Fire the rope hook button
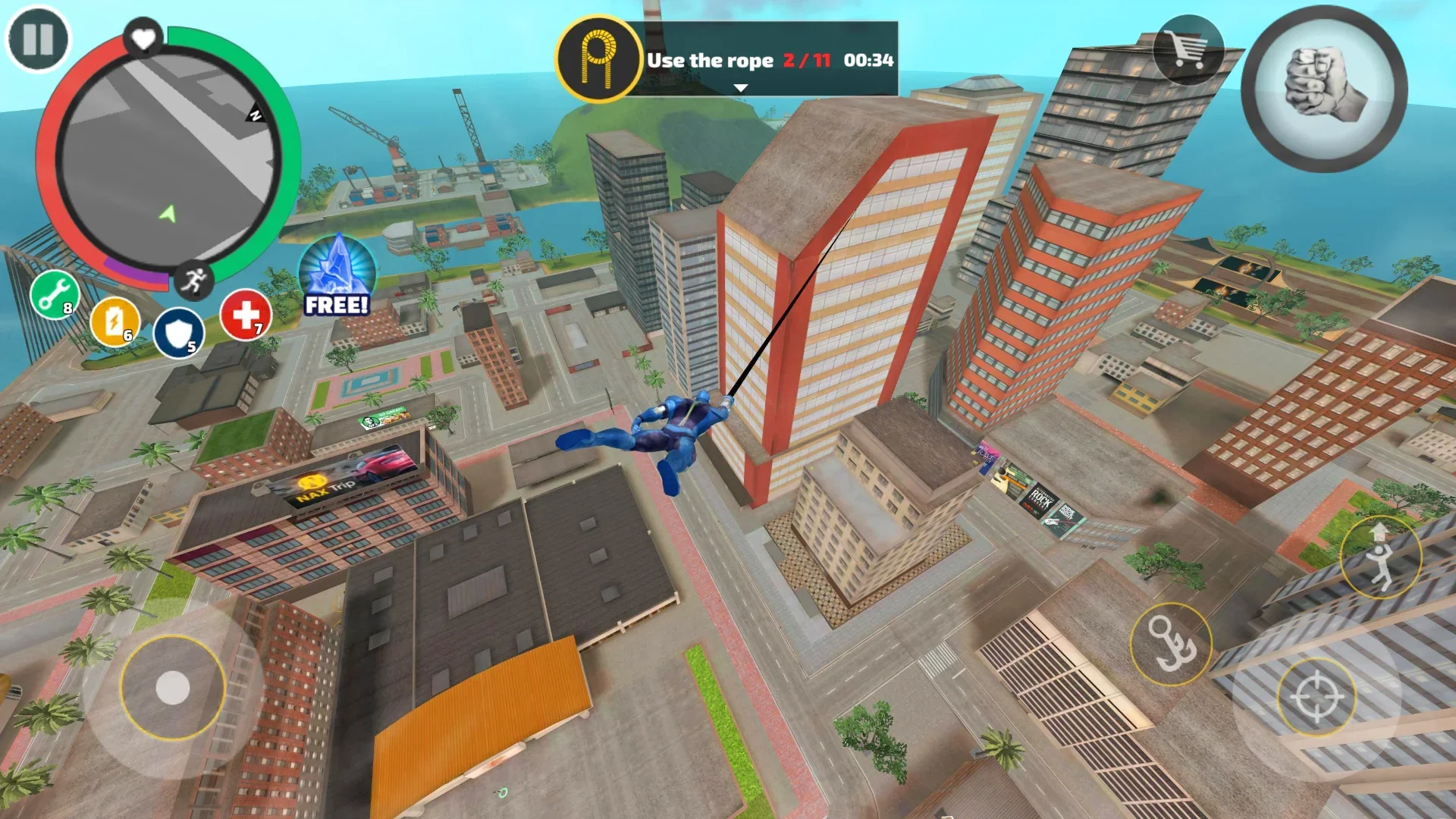The image size is (1456, 819). (1170, 644)
